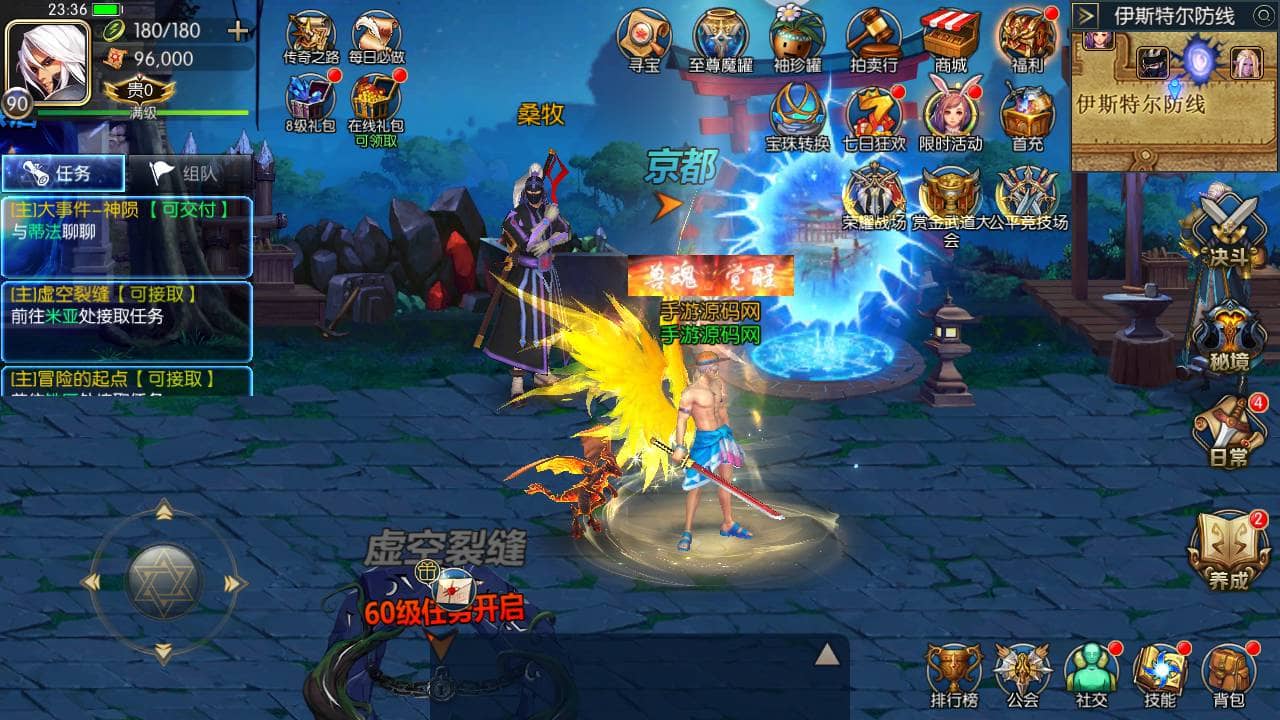Screen dimensions: 1280x720
Task: Open the 拍卖行 auction house
Action: (874, 38)
